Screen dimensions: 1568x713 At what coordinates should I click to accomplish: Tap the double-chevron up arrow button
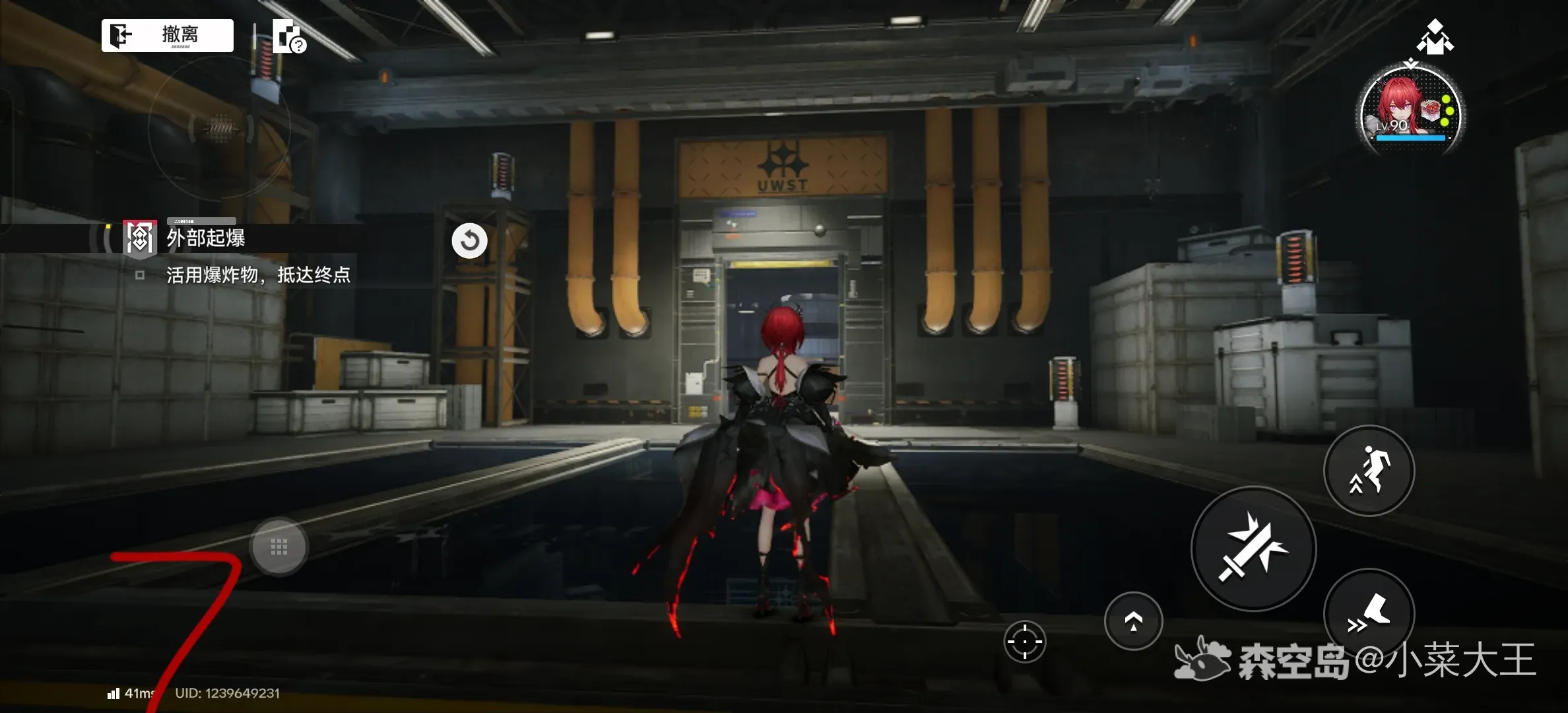click(x=1133, y=621)
